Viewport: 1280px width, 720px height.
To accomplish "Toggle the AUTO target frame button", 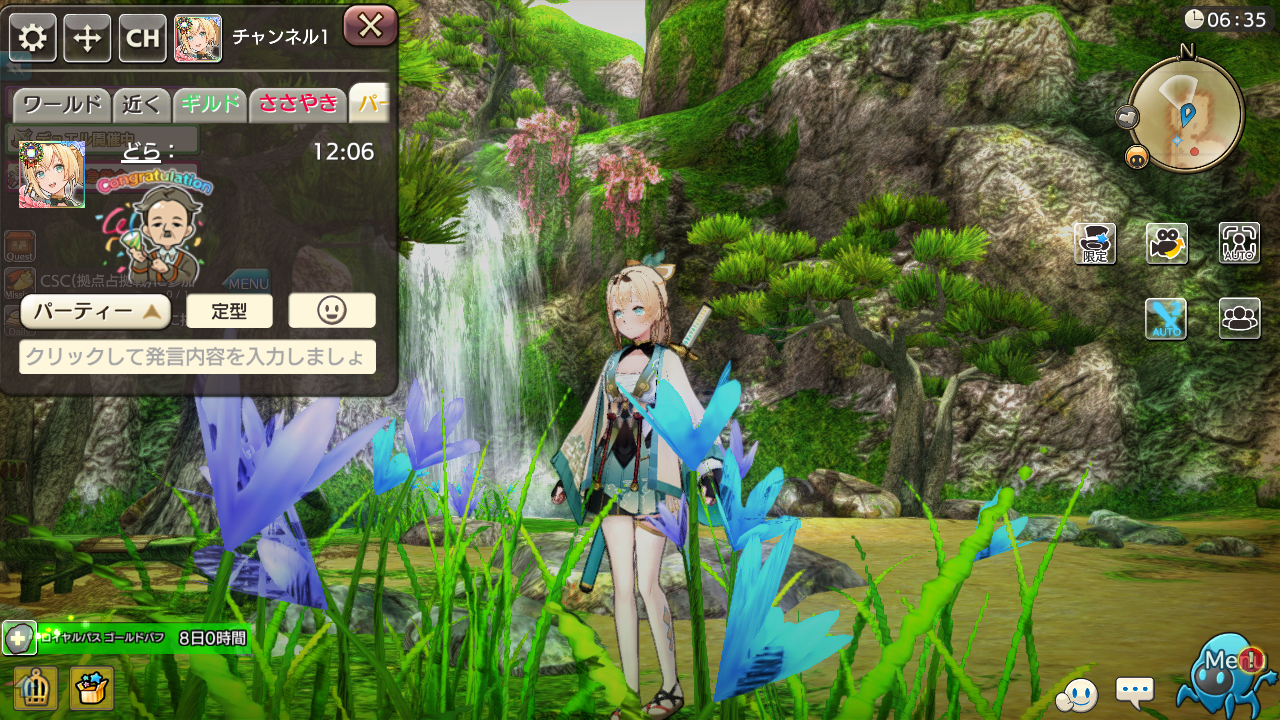I will pyautogui.click(x=1239, y=244).
